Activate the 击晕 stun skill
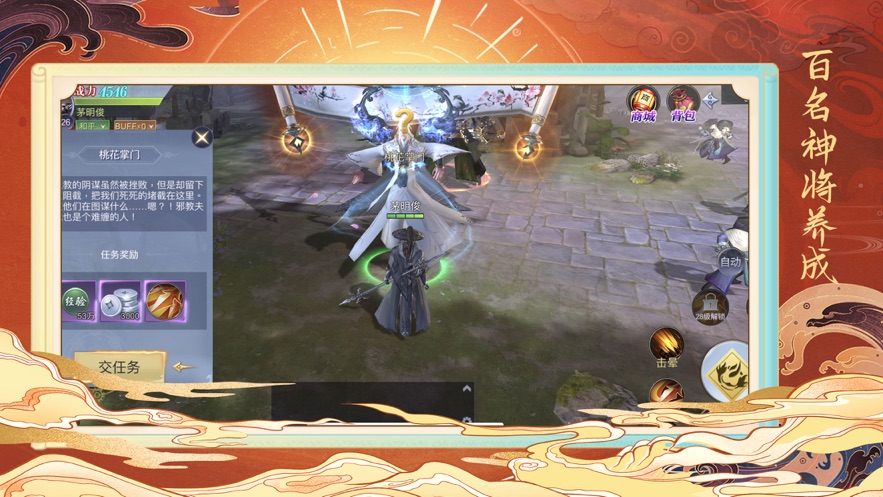This screenshot has width=883, height=497. (666, 346)
